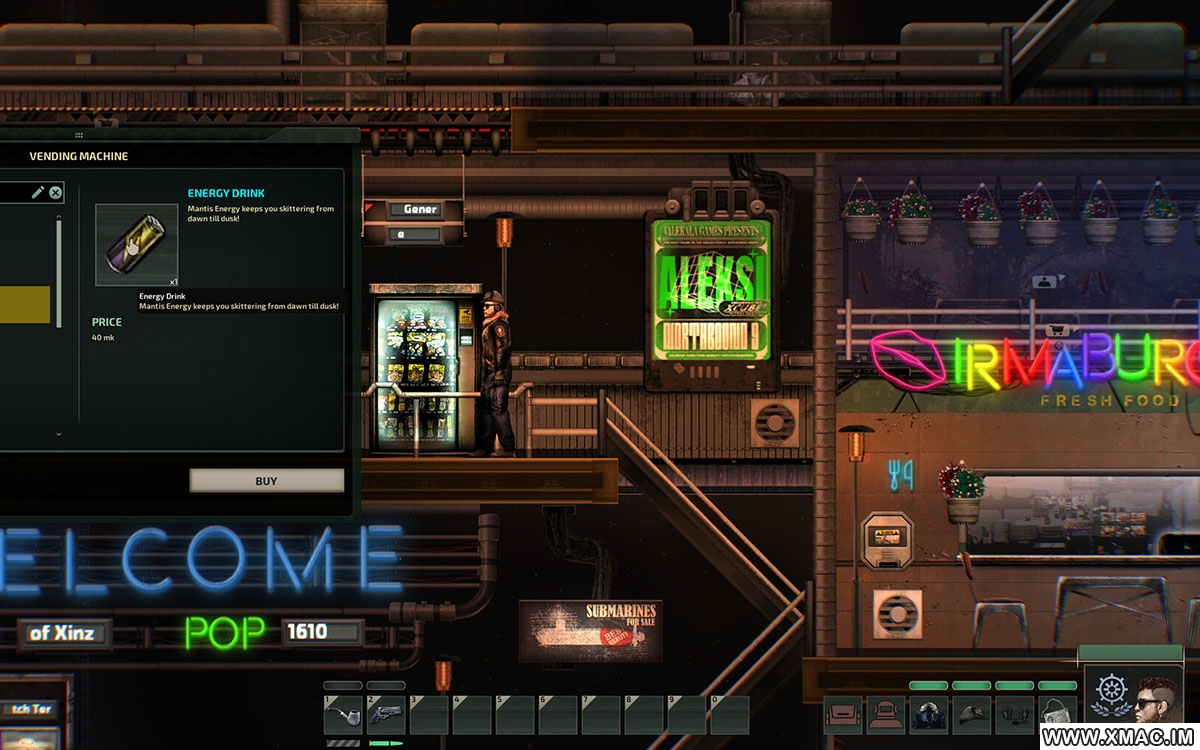Screen dimensions: 1200x750
Task: Select the smoking pipe in hotbar slot 1
Action: click(342, 714)
